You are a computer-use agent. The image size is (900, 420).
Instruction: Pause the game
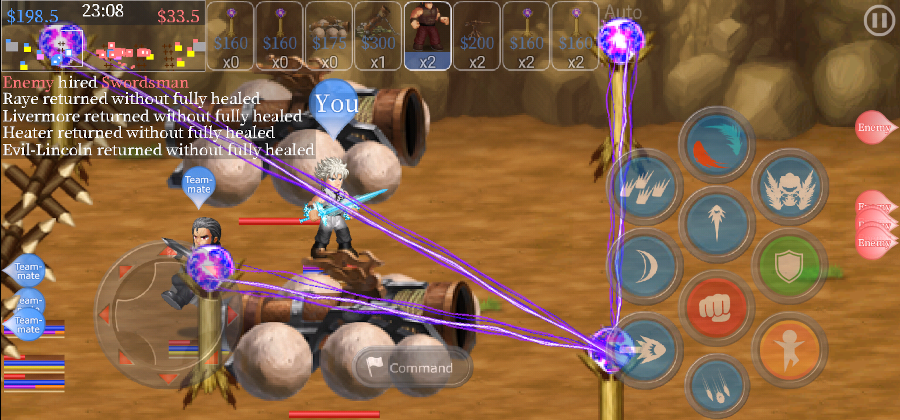click(878, 19)
